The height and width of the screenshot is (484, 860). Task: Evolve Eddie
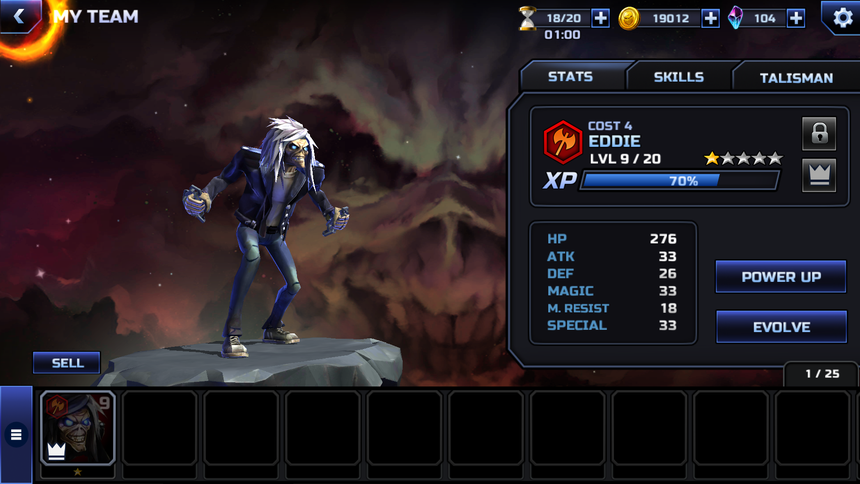[x=781, y=327]
